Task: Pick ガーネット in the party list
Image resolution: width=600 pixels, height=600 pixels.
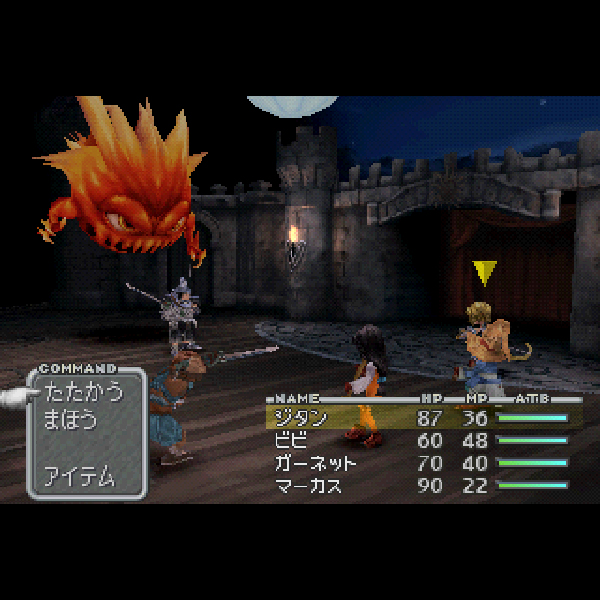Action: [317, 463]
